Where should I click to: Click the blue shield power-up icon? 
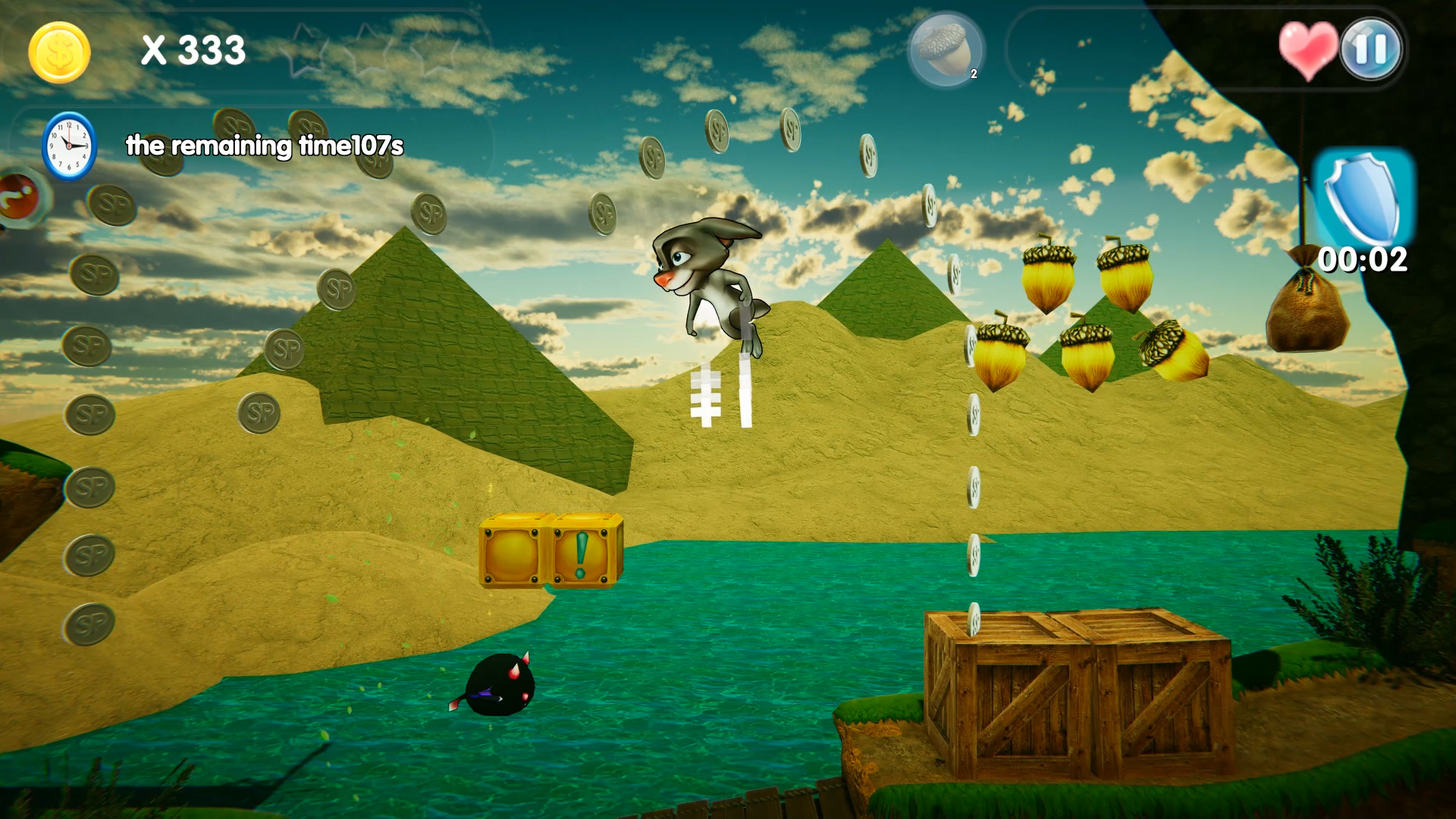[1362, 199]
